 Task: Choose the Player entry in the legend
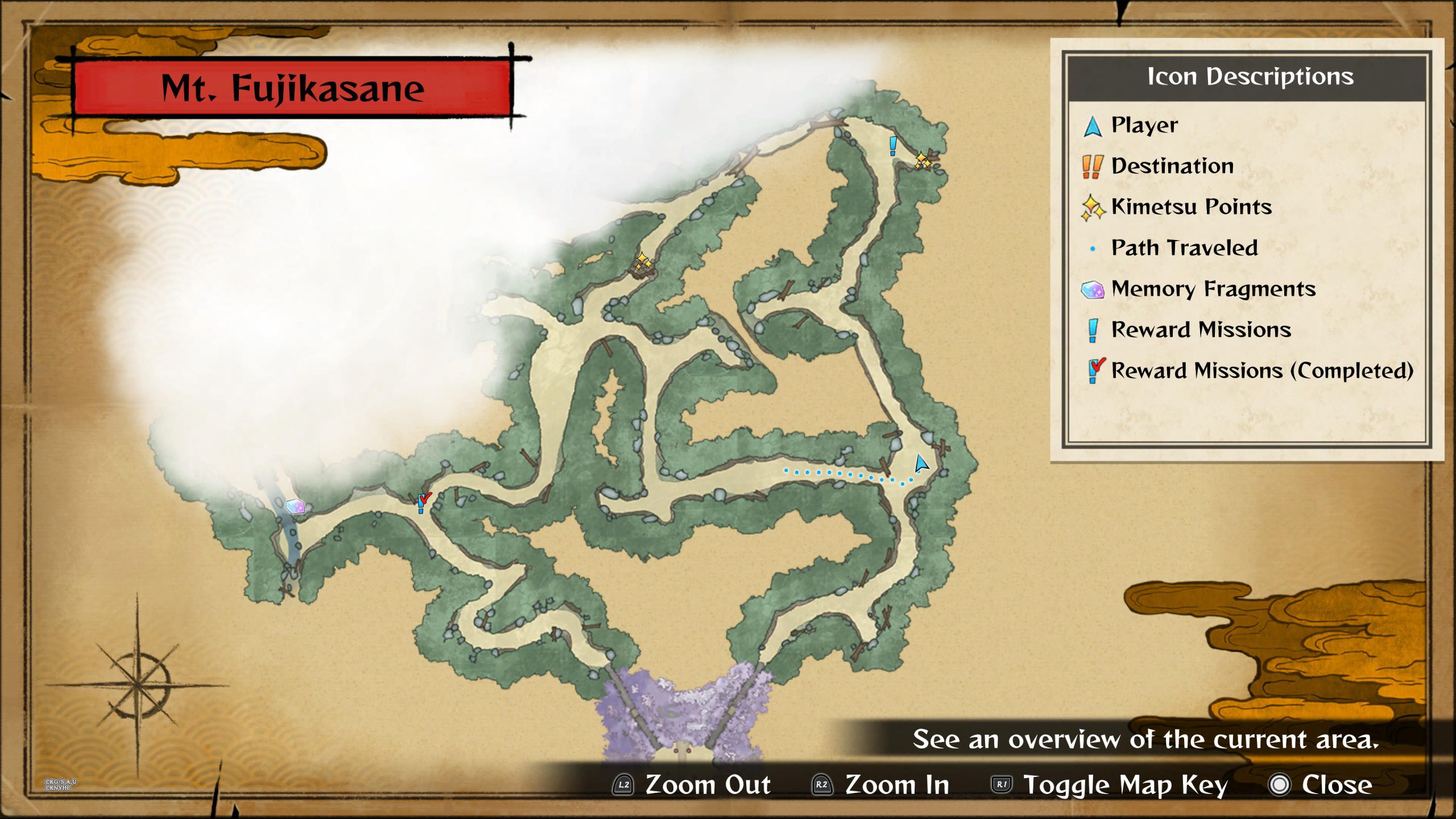1144,125
